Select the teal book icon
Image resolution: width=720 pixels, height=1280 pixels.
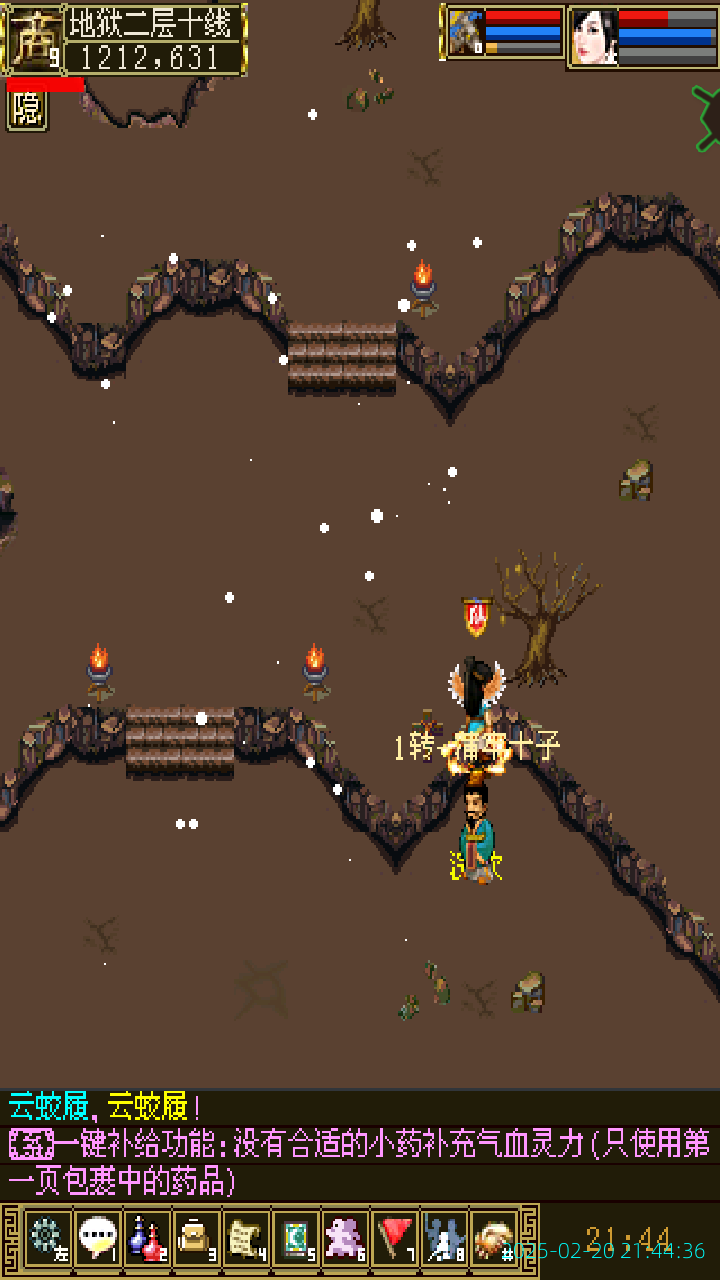296,1237
